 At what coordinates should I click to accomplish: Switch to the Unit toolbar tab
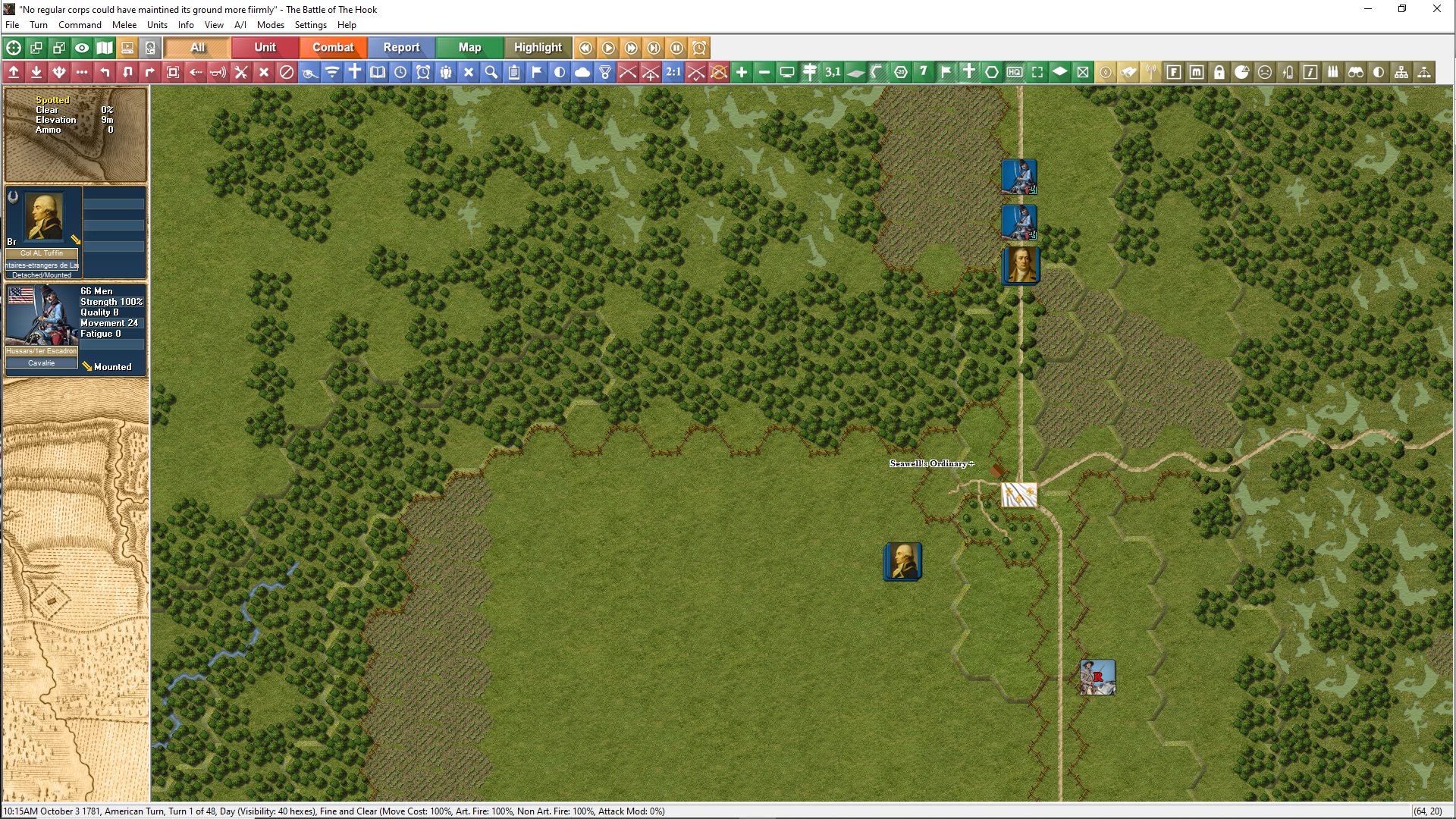pyautogui.click(x=265, y=47)
